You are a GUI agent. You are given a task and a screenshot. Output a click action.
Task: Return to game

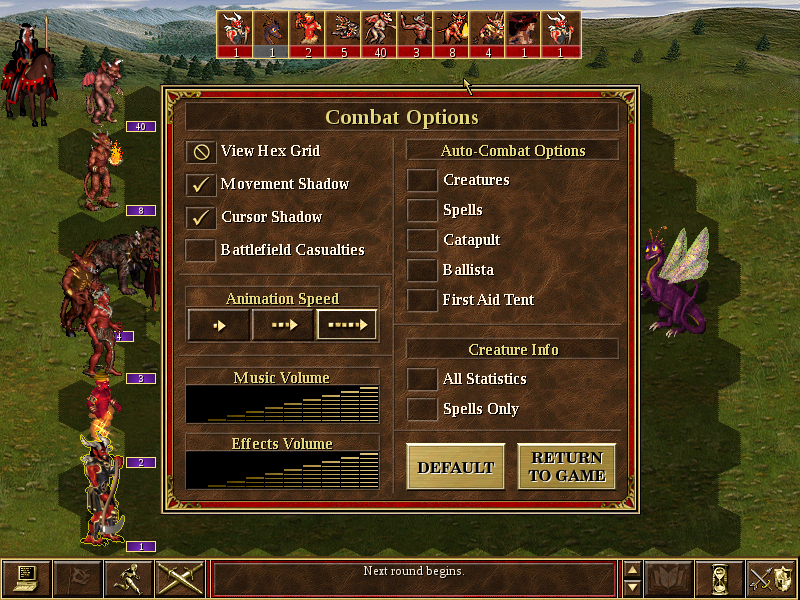click(x=566, y=467)
